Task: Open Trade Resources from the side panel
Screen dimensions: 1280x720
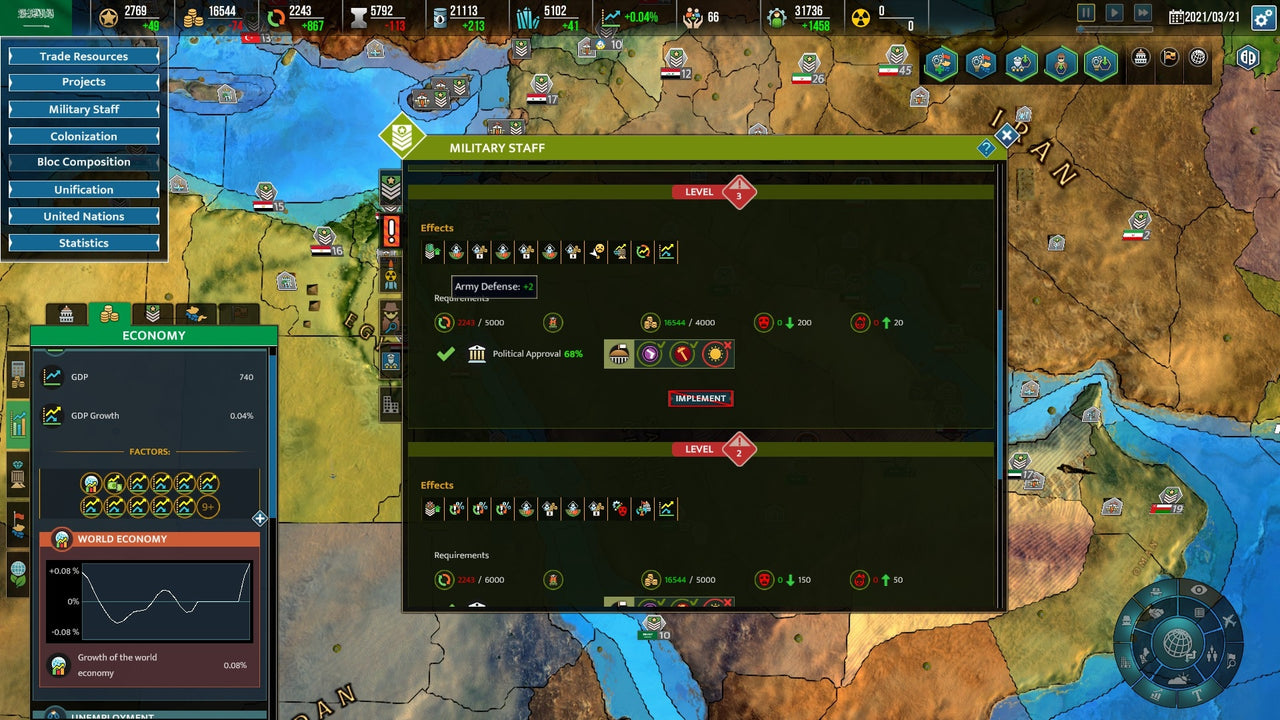Action: pos(84,56)
